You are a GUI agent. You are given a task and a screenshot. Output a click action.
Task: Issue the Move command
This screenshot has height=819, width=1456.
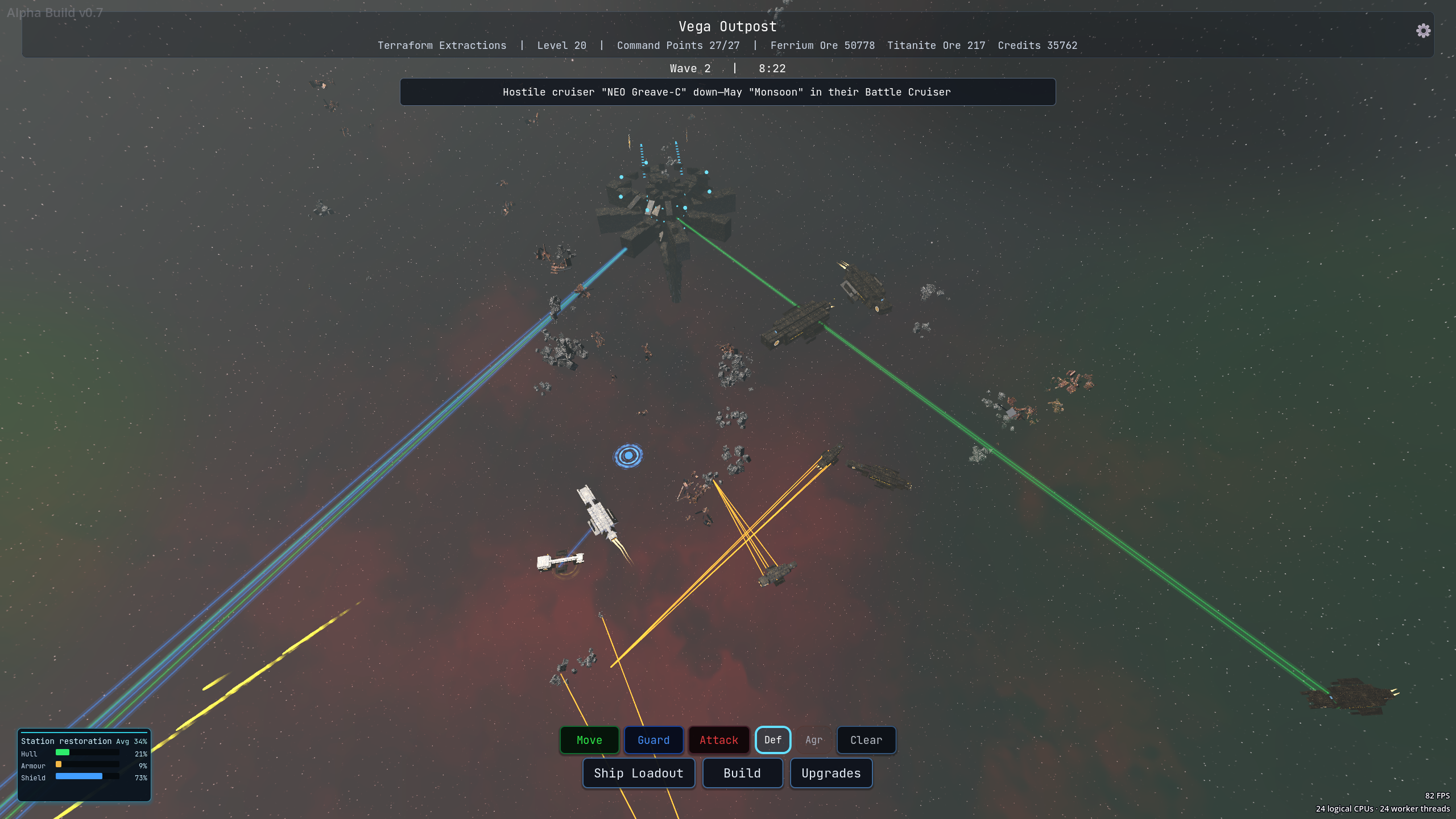pyautogui.click(x=589, y=740)
